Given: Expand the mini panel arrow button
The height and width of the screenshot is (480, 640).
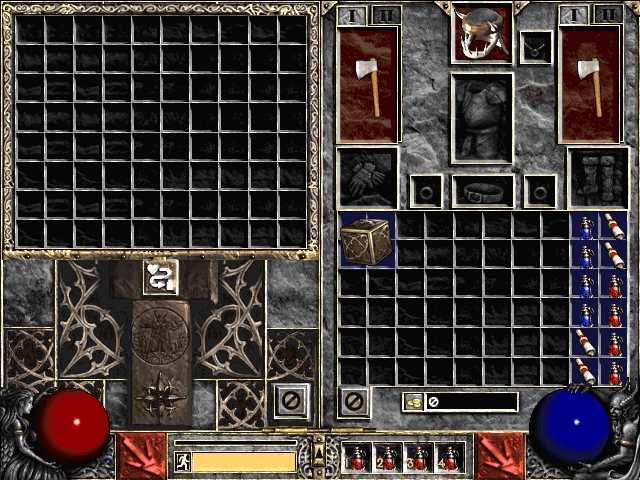Looking at the screenshot, I should (x=319, y=455).
